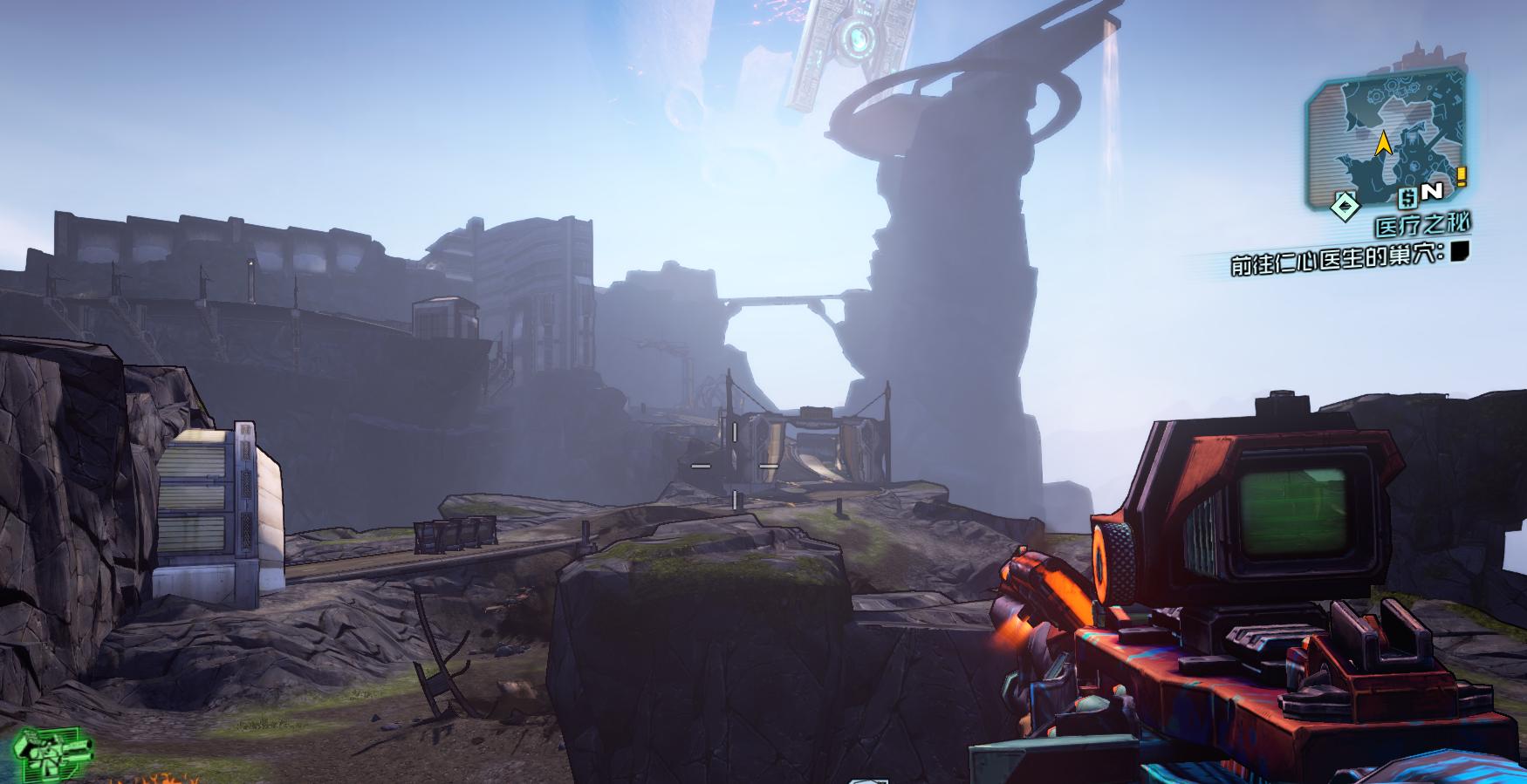Select the yellow player arrow on minimap
This screenshot has width=1527, height=784.
tap(1383, 144)
